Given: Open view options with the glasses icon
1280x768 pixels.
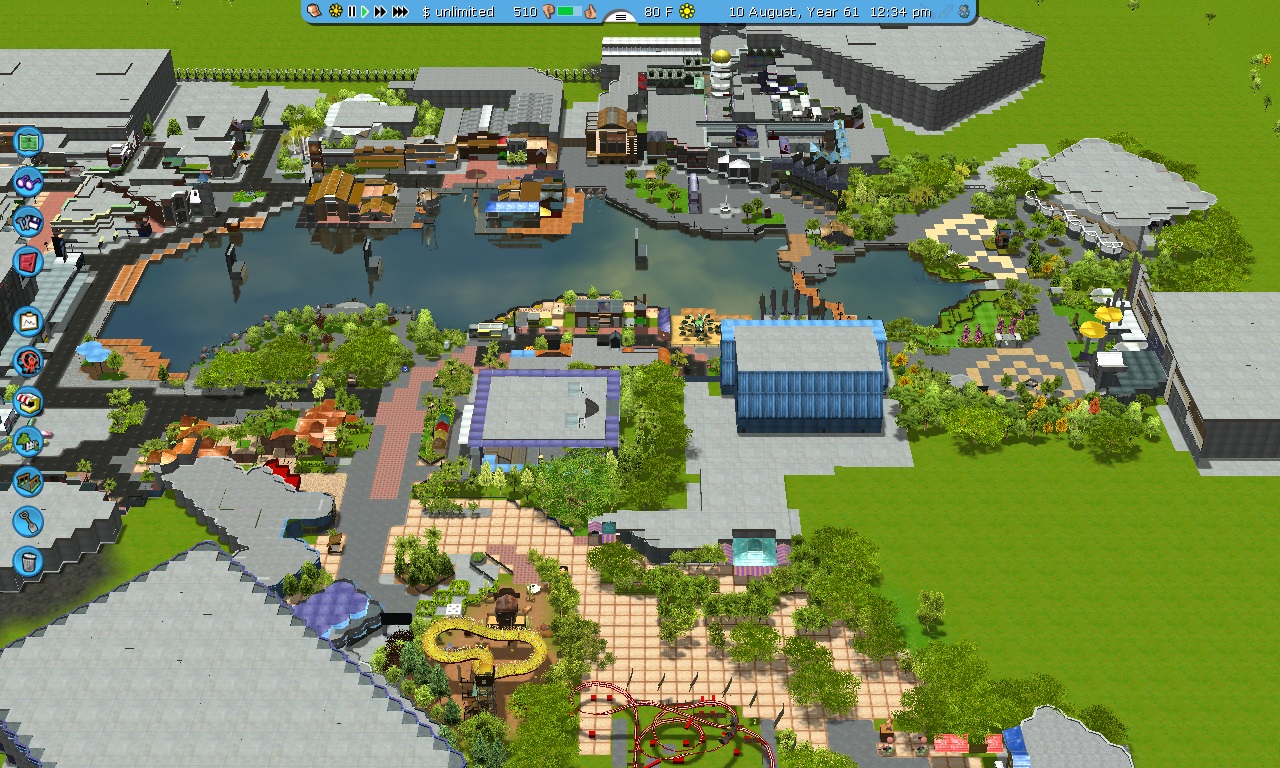Looking at the screenshot, I should tap(28, 183).
